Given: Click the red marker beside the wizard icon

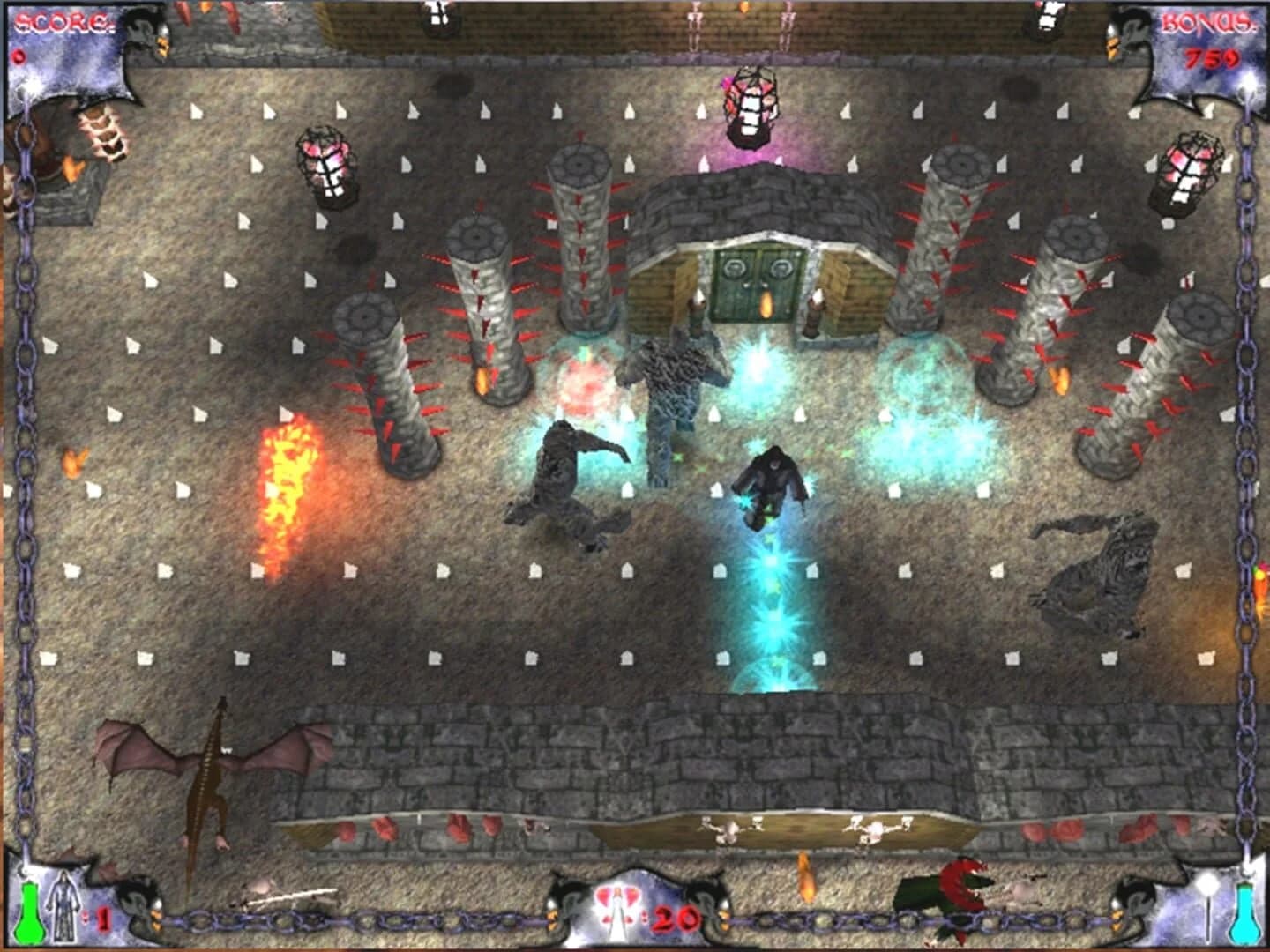Looking at the screenshot, I should (104, 917).
